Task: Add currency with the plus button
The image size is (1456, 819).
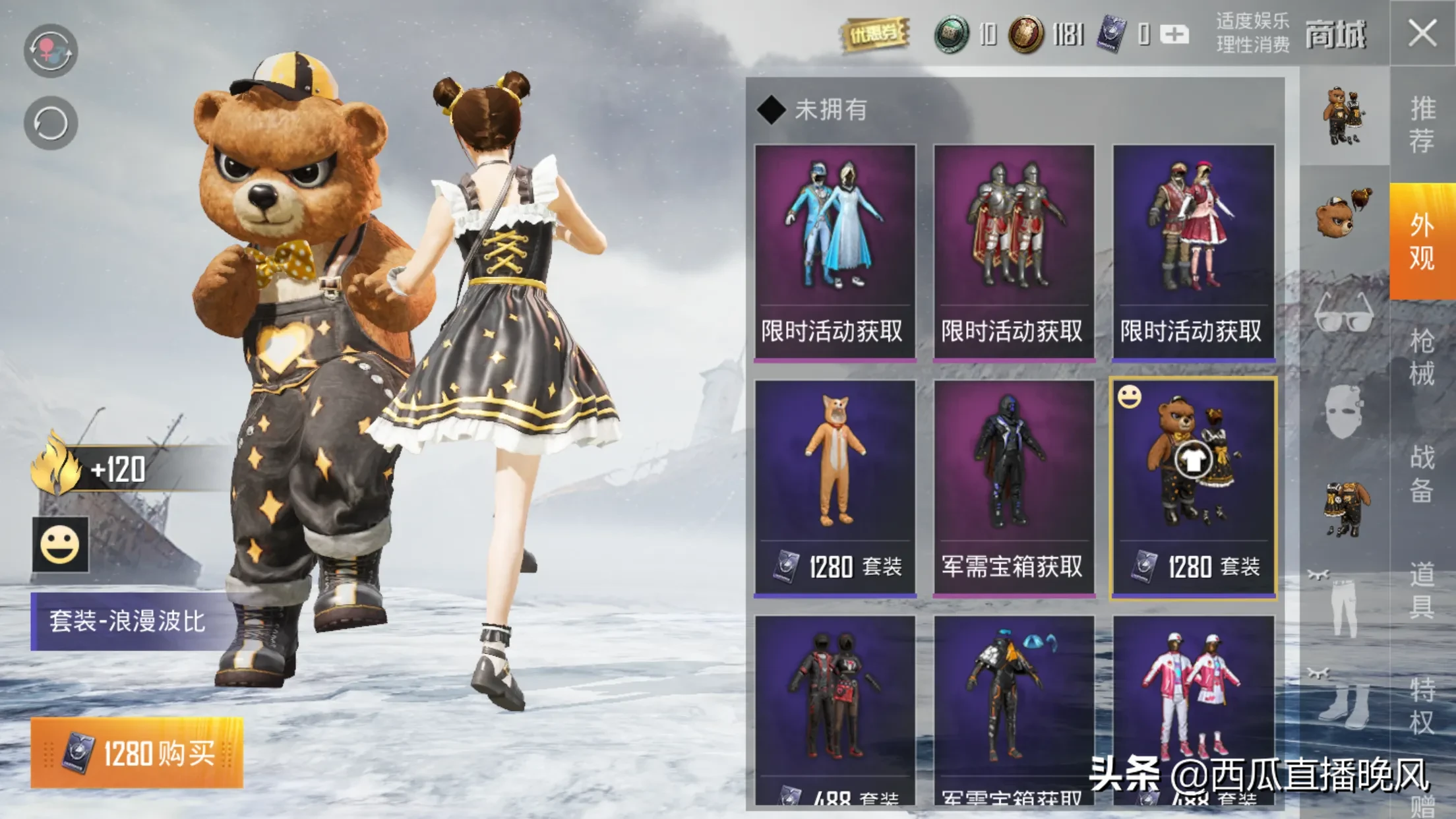Action: pyautogui.click(x=1174, y=34)
